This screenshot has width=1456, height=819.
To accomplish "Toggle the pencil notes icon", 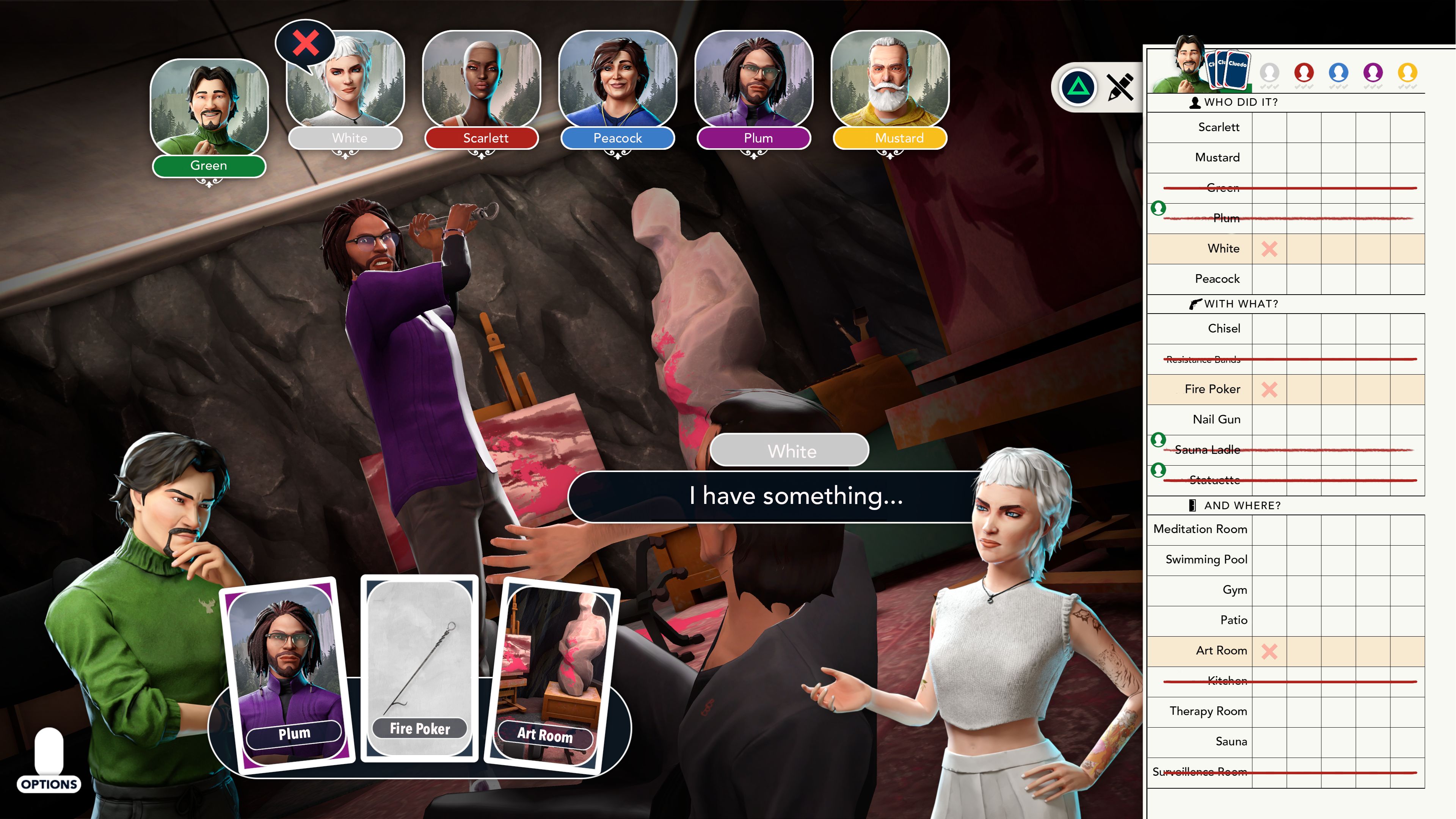I will coord(1120,88).
